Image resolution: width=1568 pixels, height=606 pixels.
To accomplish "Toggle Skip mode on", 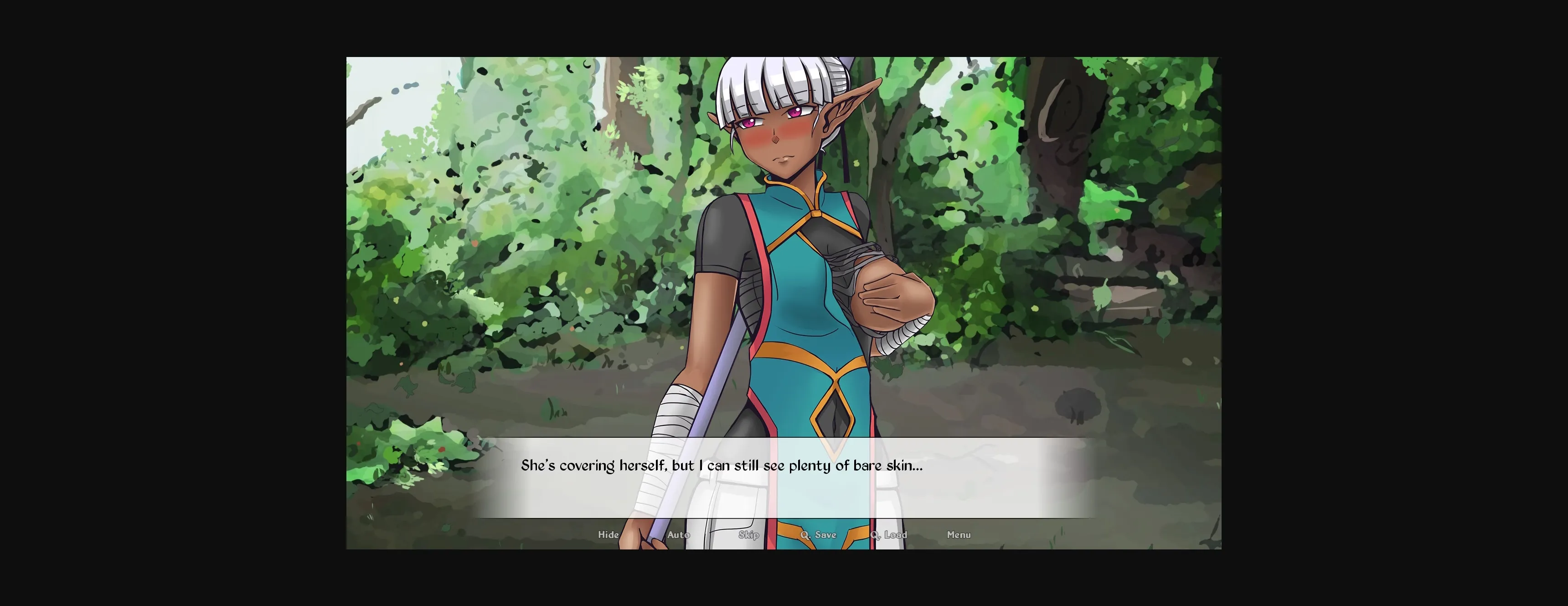I will click(749, 534).
